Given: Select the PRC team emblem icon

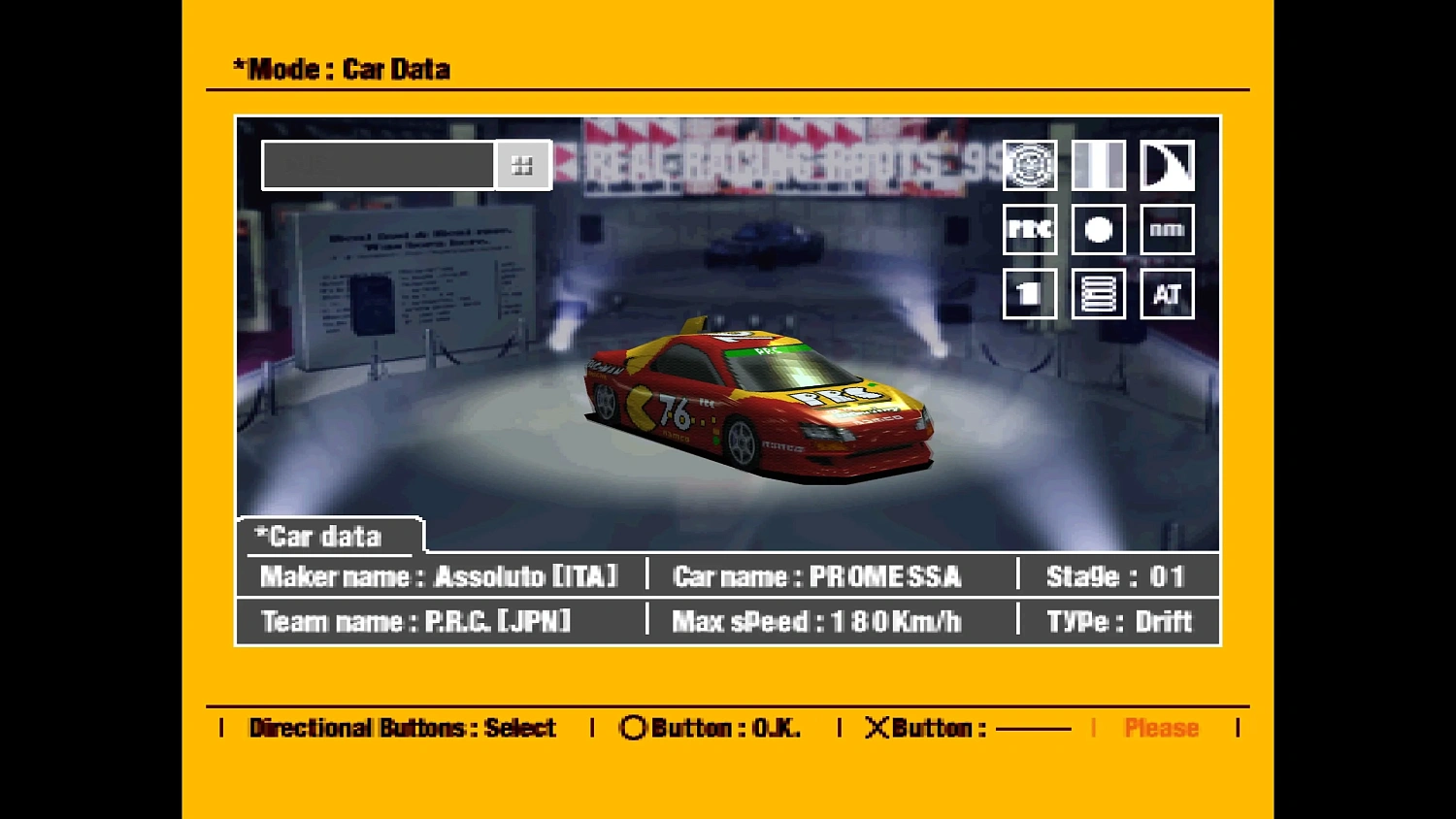Looking at the screenshot, I should click(x=1029, y=164).
